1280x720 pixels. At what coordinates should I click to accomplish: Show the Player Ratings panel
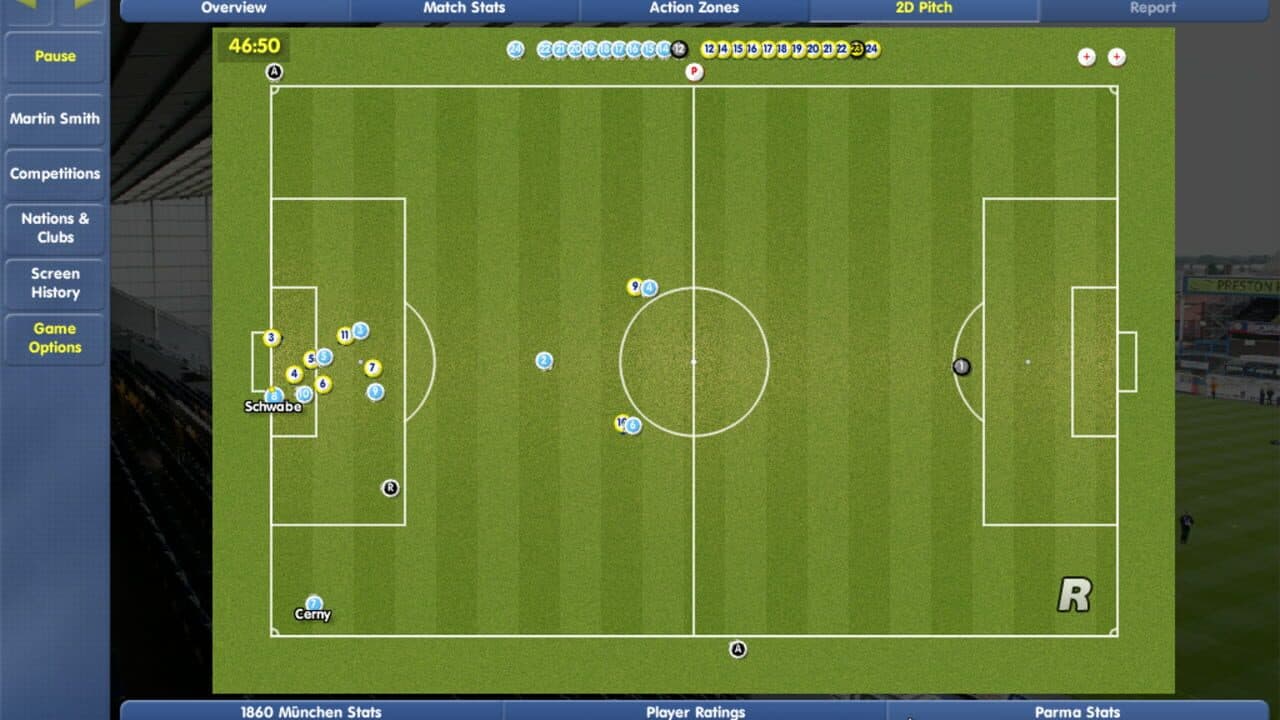click(694, 712)
